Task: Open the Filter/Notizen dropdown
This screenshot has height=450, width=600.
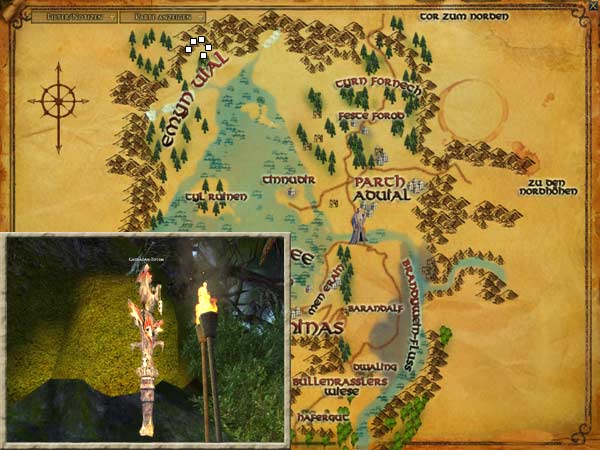Action: click(74, 17)
